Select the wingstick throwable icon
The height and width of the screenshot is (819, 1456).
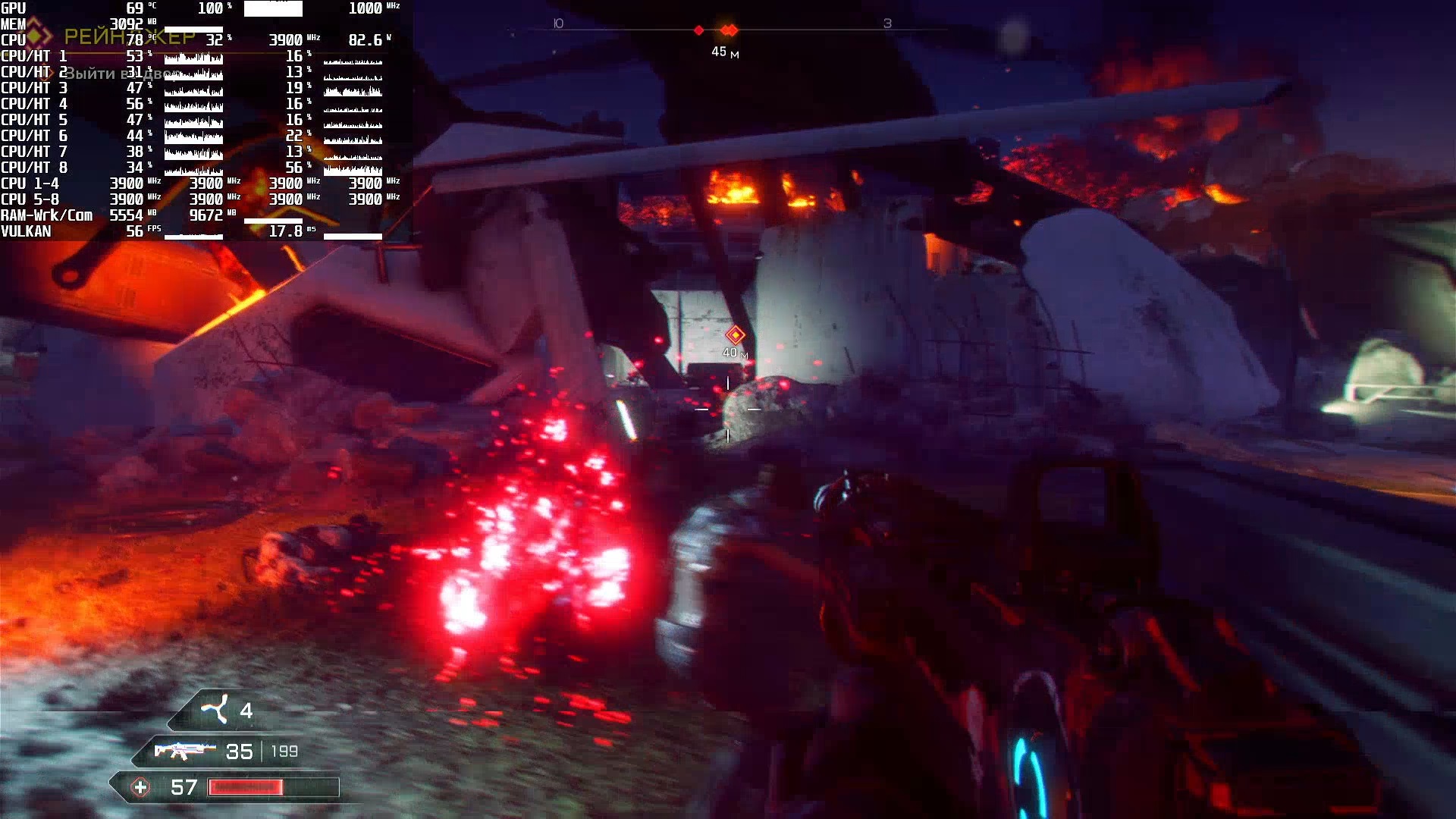214,710
